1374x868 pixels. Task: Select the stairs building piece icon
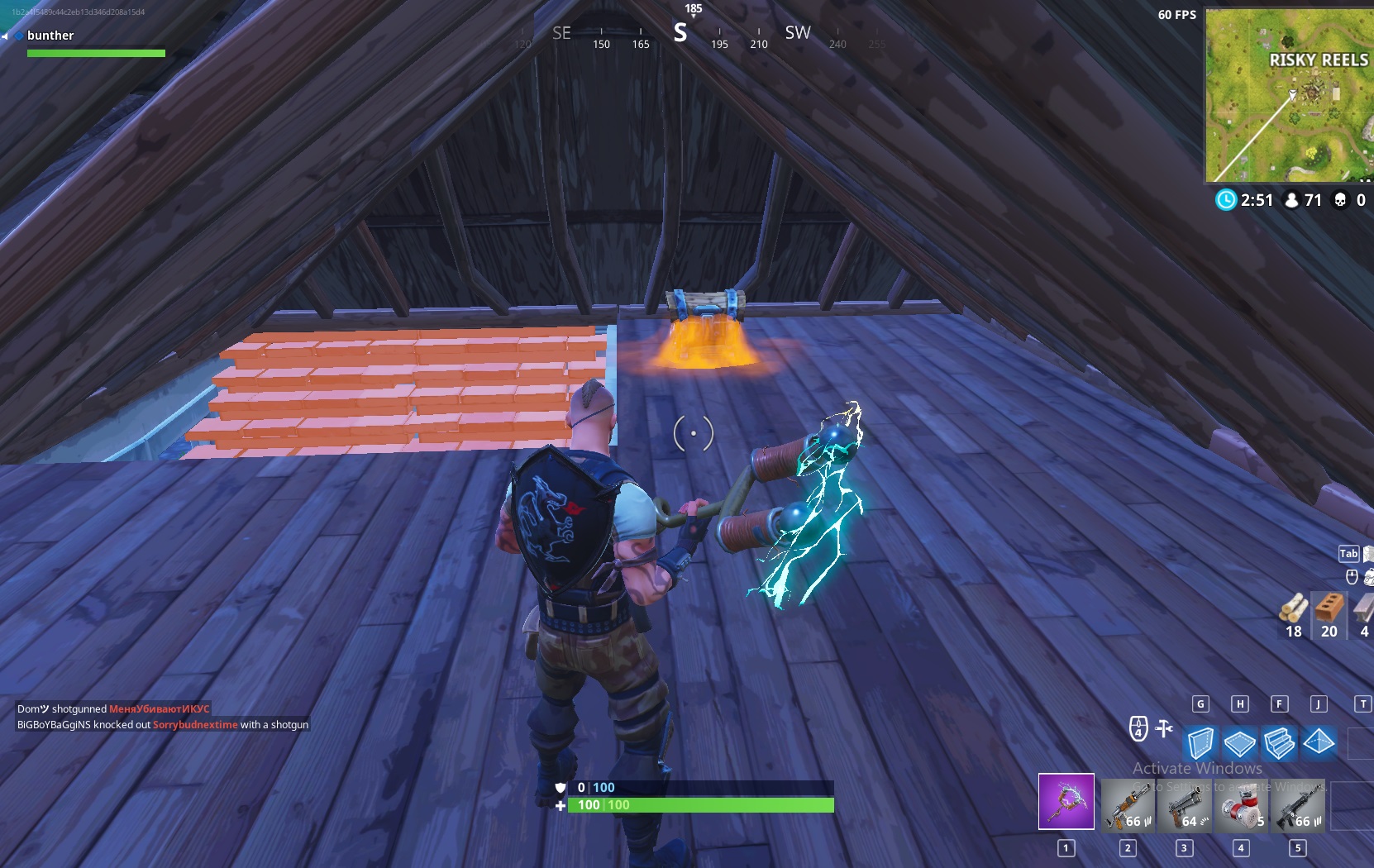pos(1280,743)
